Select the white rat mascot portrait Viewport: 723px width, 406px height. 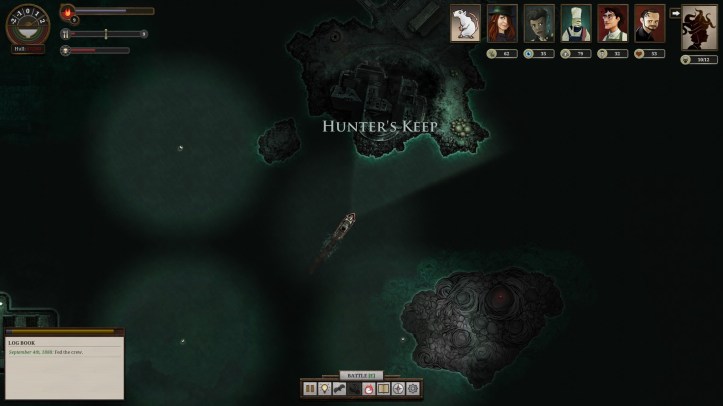[x=465, y=23]
